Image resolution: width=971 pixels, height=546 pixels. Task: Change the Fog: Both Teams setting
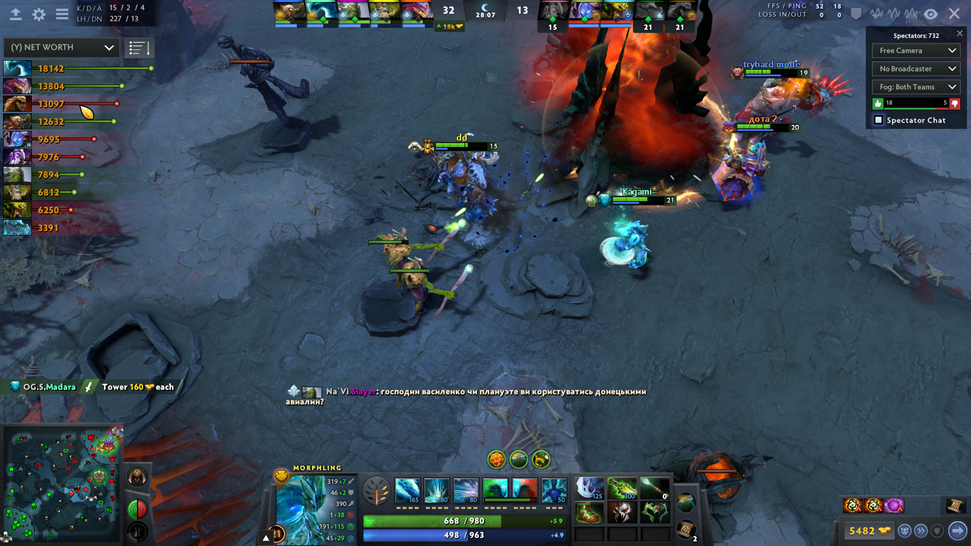pyautogui.click(x=917, y=87)
